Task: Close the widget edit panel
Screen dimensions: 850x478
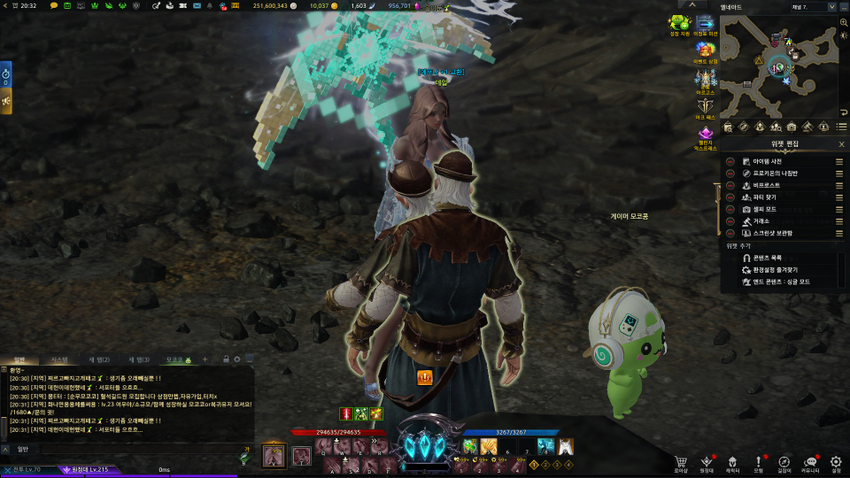Action: click(841, 144)
